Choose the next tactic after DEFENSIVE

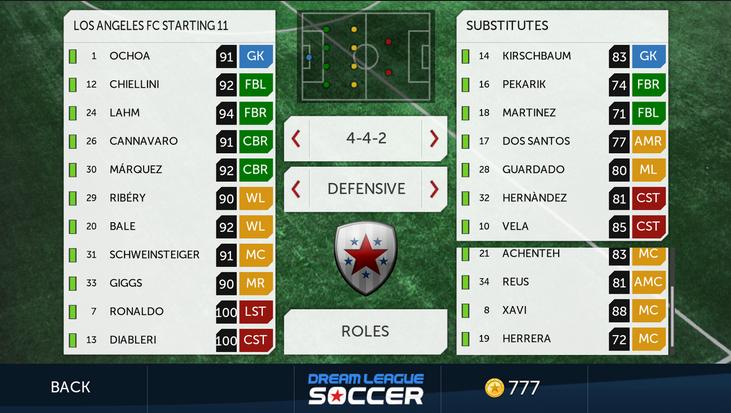pyautogui.click(x=434, y=188)
